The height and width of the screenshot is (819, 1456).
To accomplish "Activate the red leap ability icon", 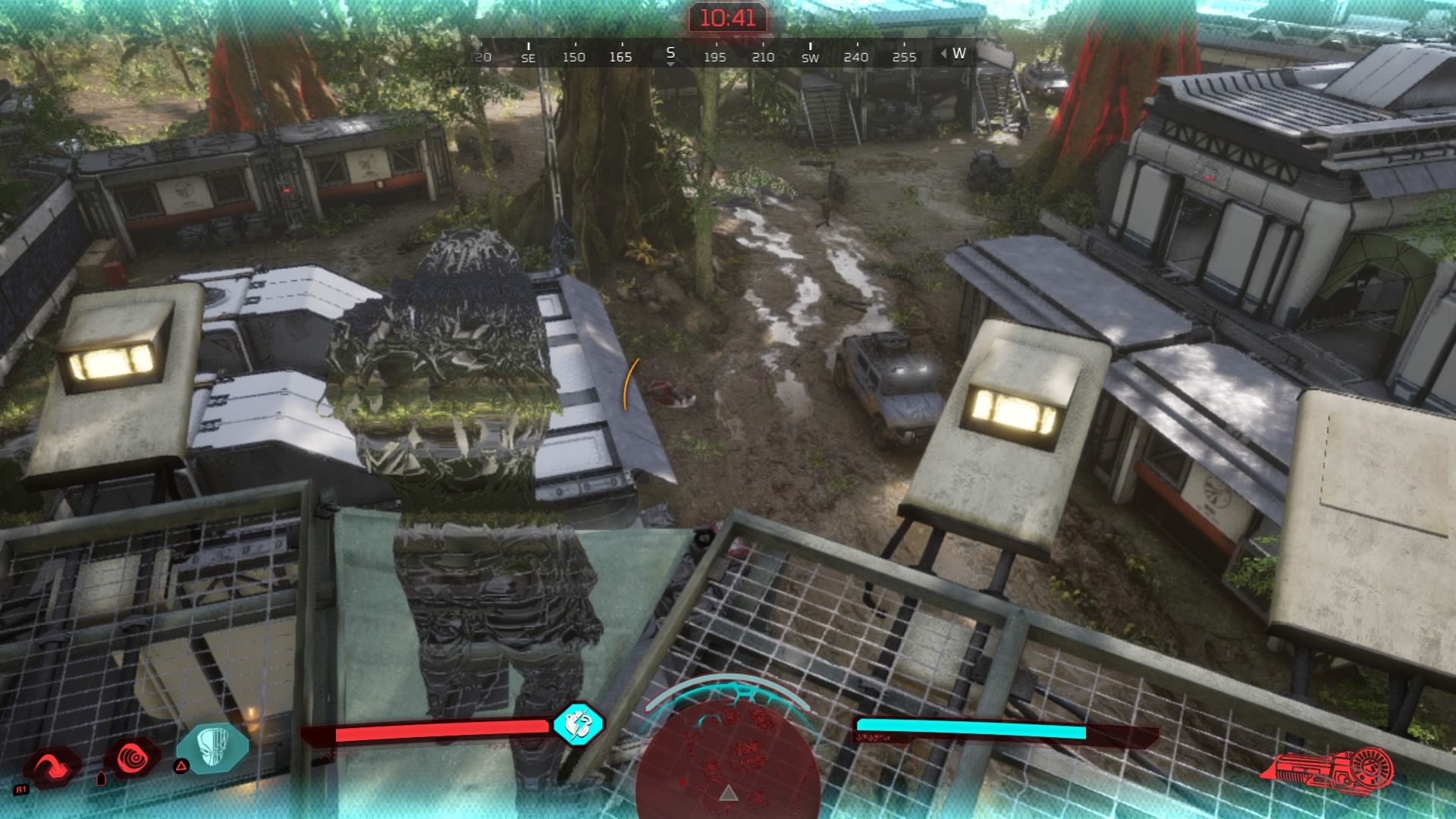I will click(52, 764).
